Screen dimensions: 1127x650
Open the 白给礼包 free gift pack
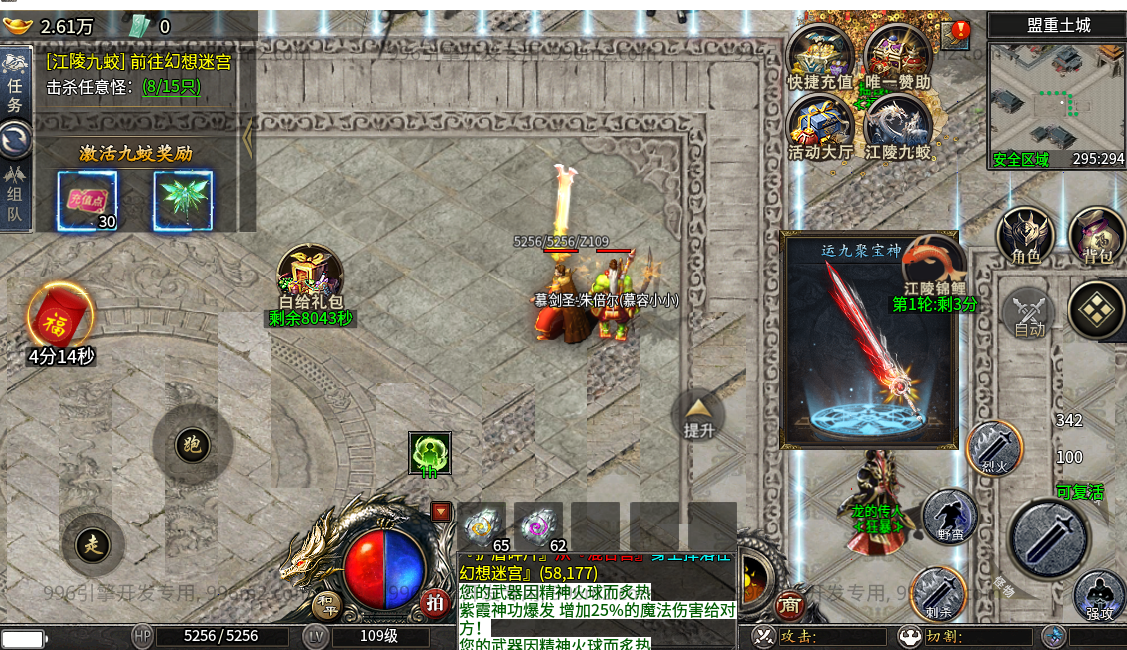coord(310,276)
